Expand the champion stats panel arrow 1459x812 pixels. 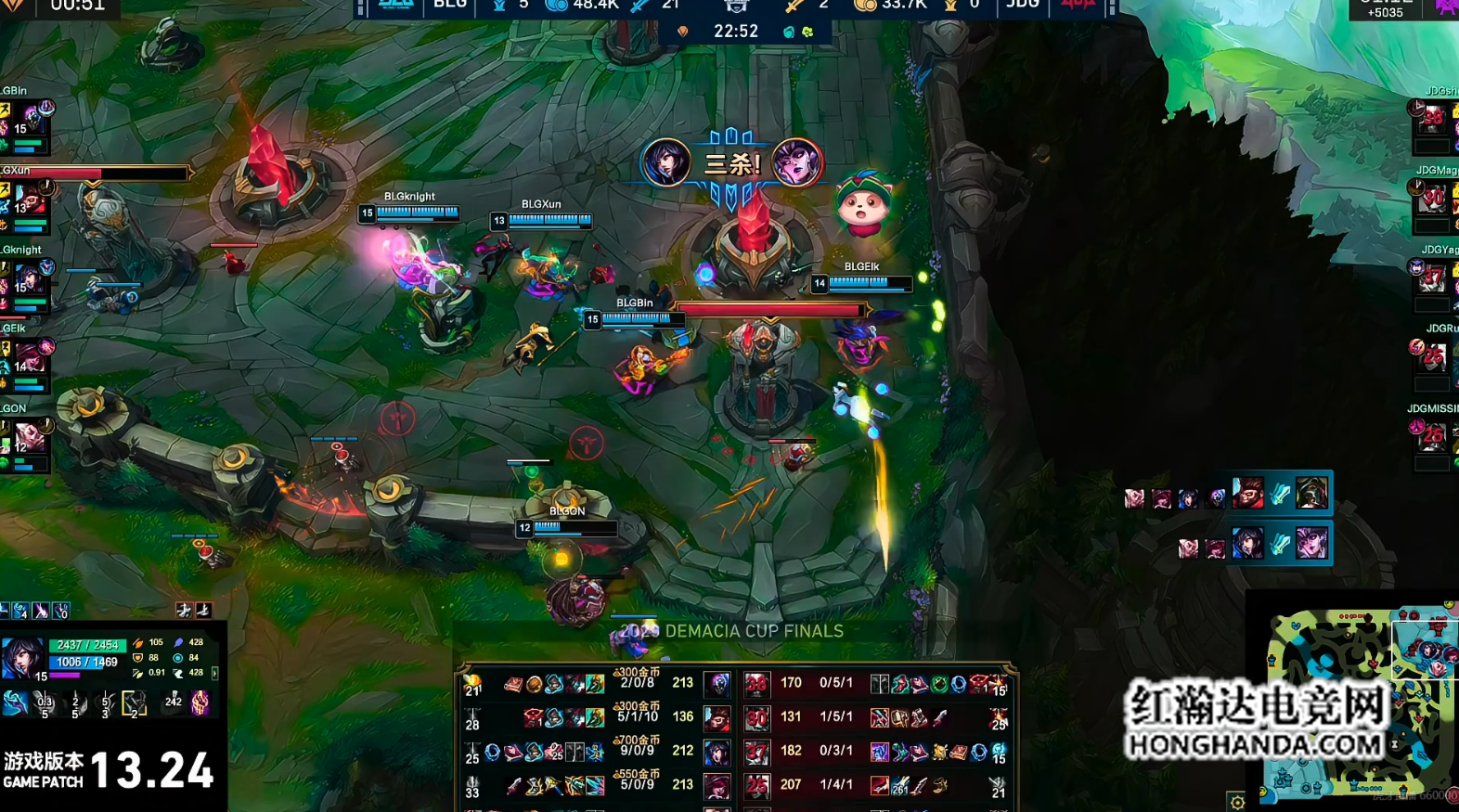tap(215, 673)
